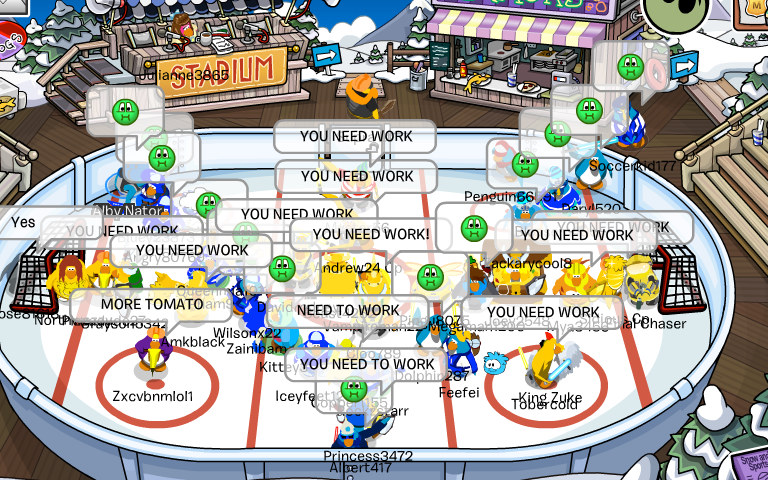768x480 pixels.
Task: Open the green puffle face icon
Action: [x=675, y=12]
